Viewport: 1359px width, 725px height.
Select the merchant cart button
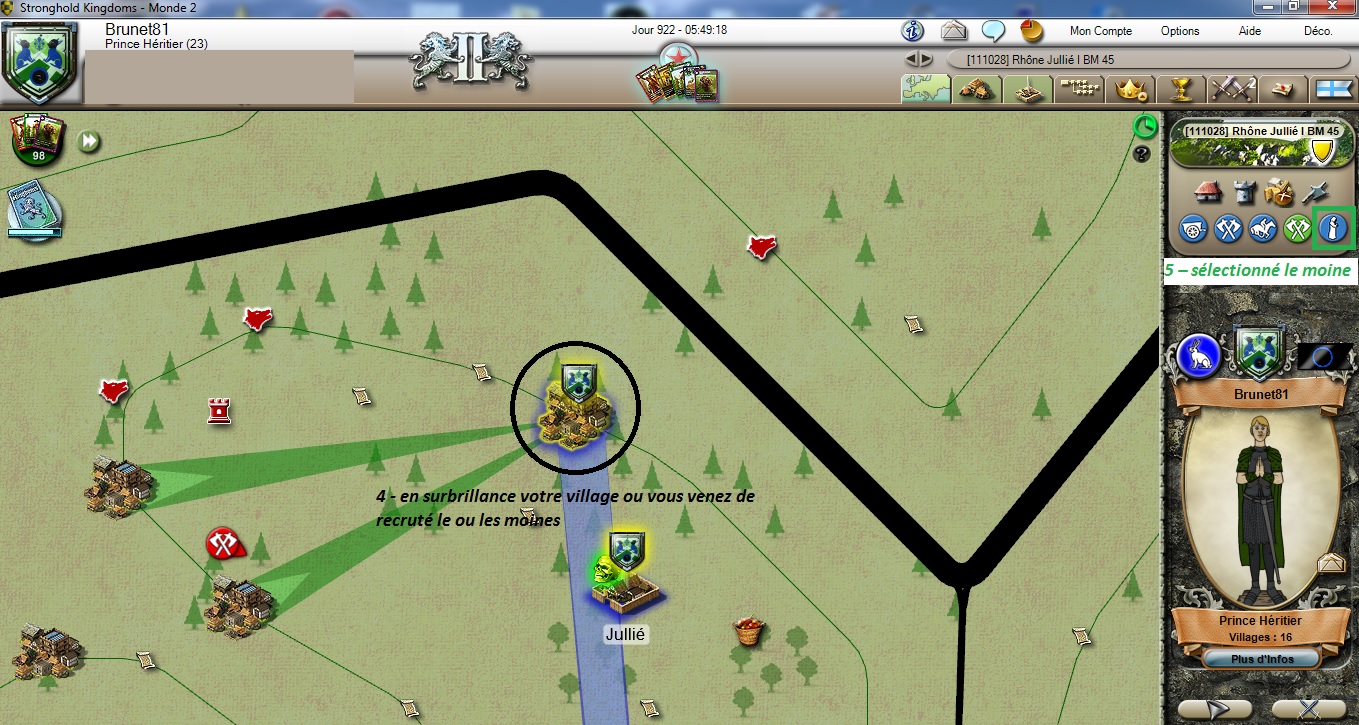[x=1194, y=228]
